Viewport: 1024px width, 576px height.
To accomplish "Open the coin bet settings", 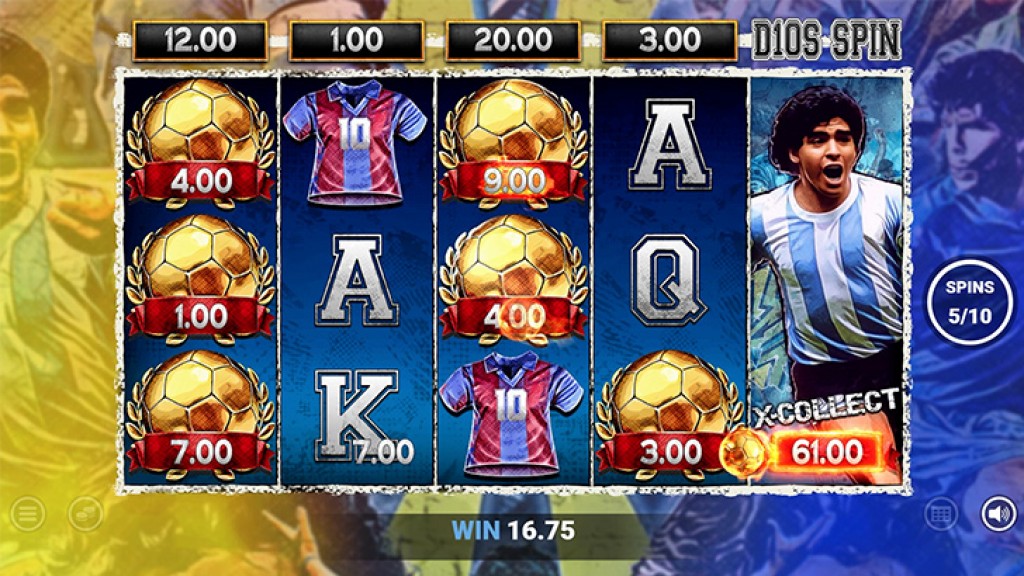I will point(85,515).
